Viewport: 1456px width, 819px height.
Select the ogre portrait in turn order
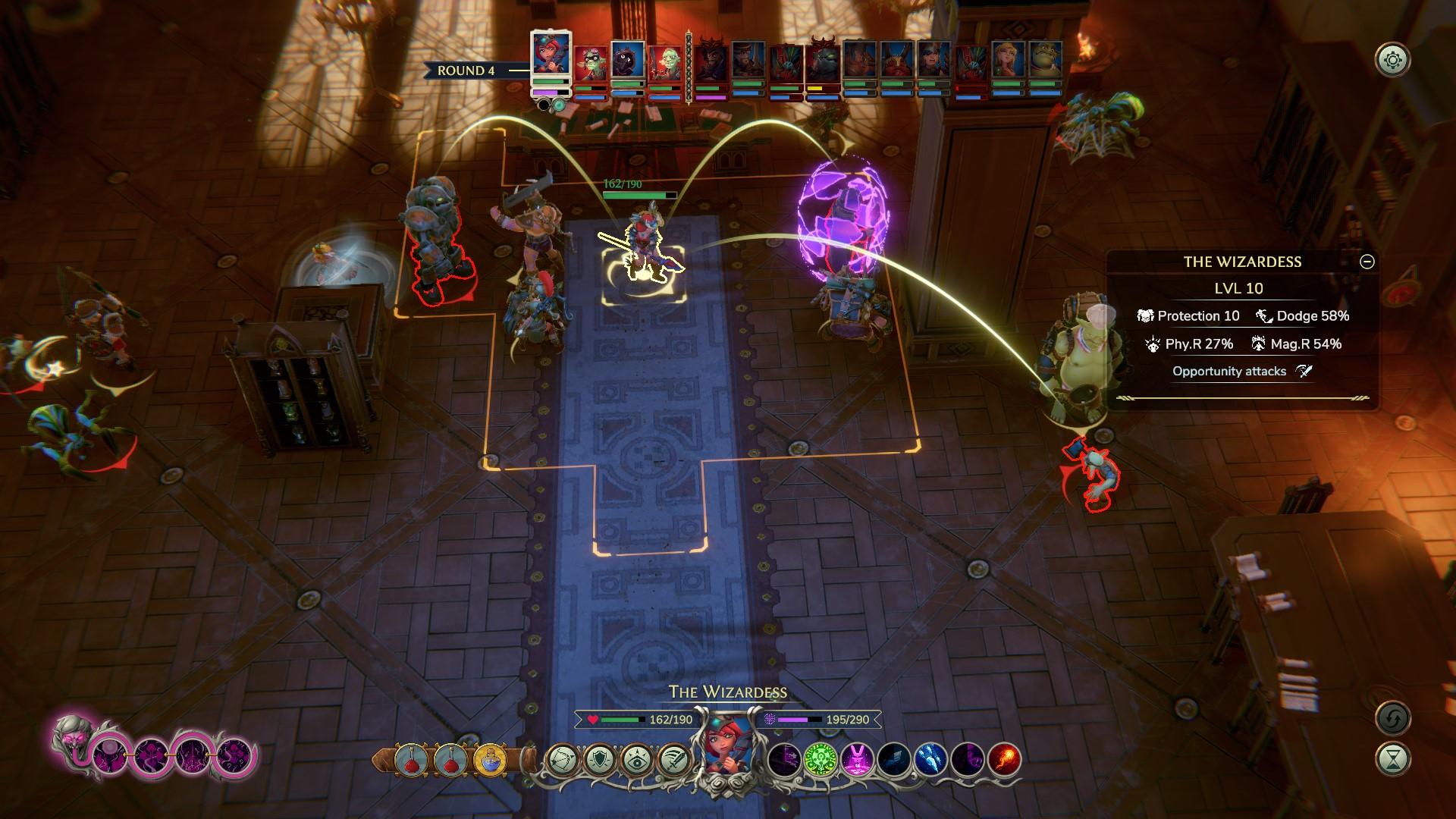(1045, 62)
